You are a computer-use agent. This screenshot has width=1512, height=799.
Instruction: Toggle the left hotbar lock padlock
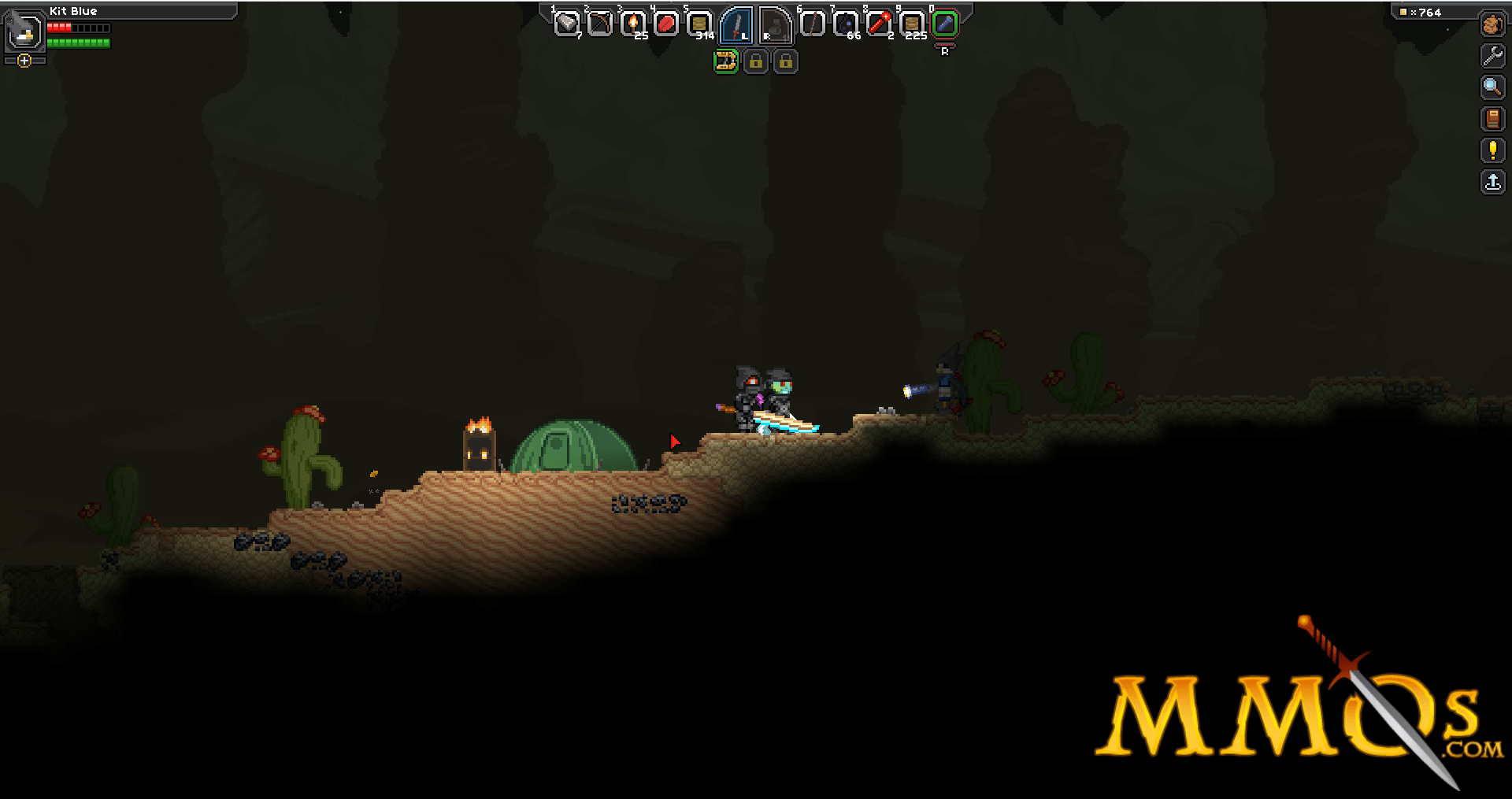coord(757,62)
